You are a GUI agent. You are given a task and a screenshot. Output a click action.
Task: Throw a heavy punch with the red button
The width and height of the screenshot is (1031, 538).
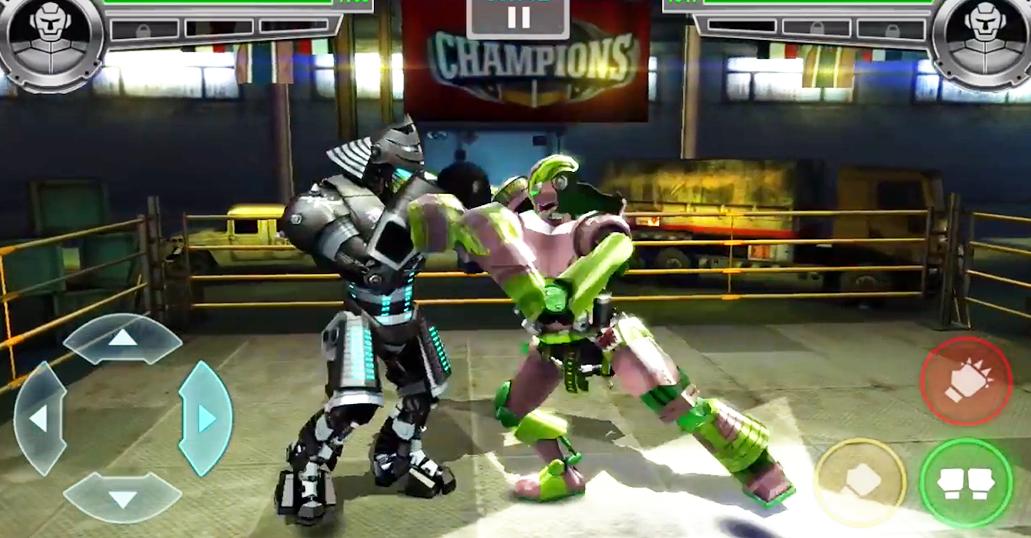click(x=965, y=381)
